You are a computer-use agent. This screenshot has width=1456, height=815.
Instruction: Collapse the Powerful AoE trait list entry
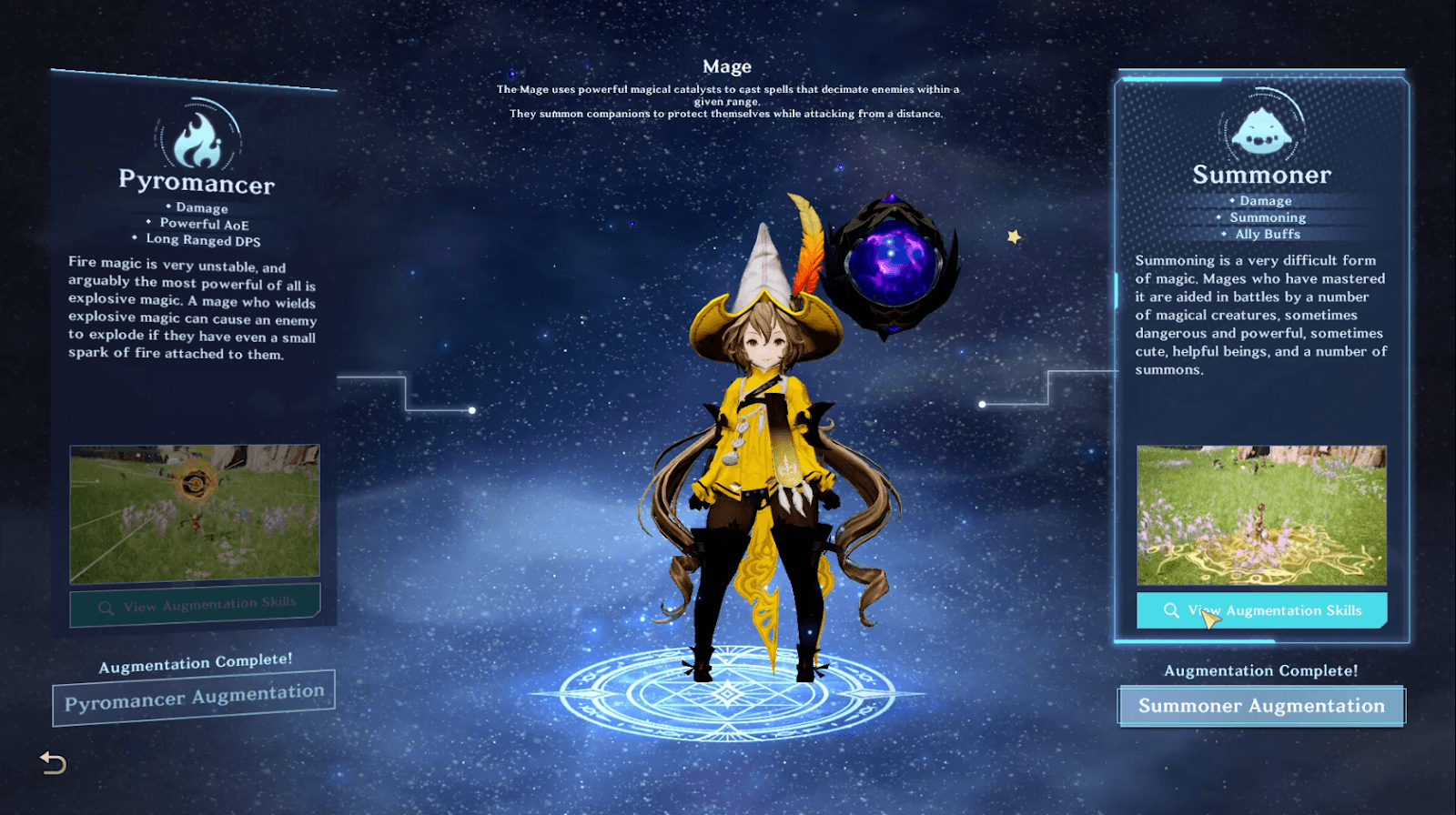click(x=197, y=224)
